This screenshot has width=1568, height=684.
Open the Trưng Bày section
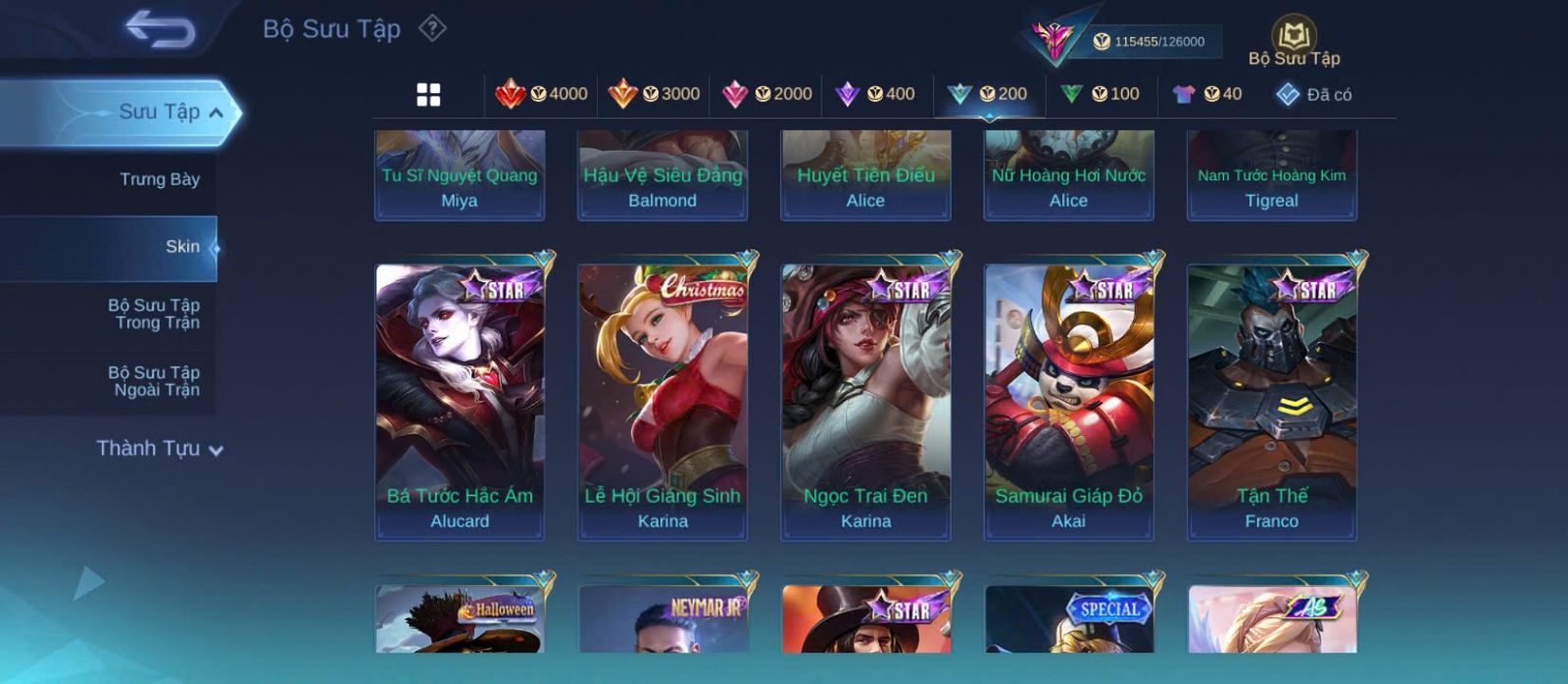point(159,179)
